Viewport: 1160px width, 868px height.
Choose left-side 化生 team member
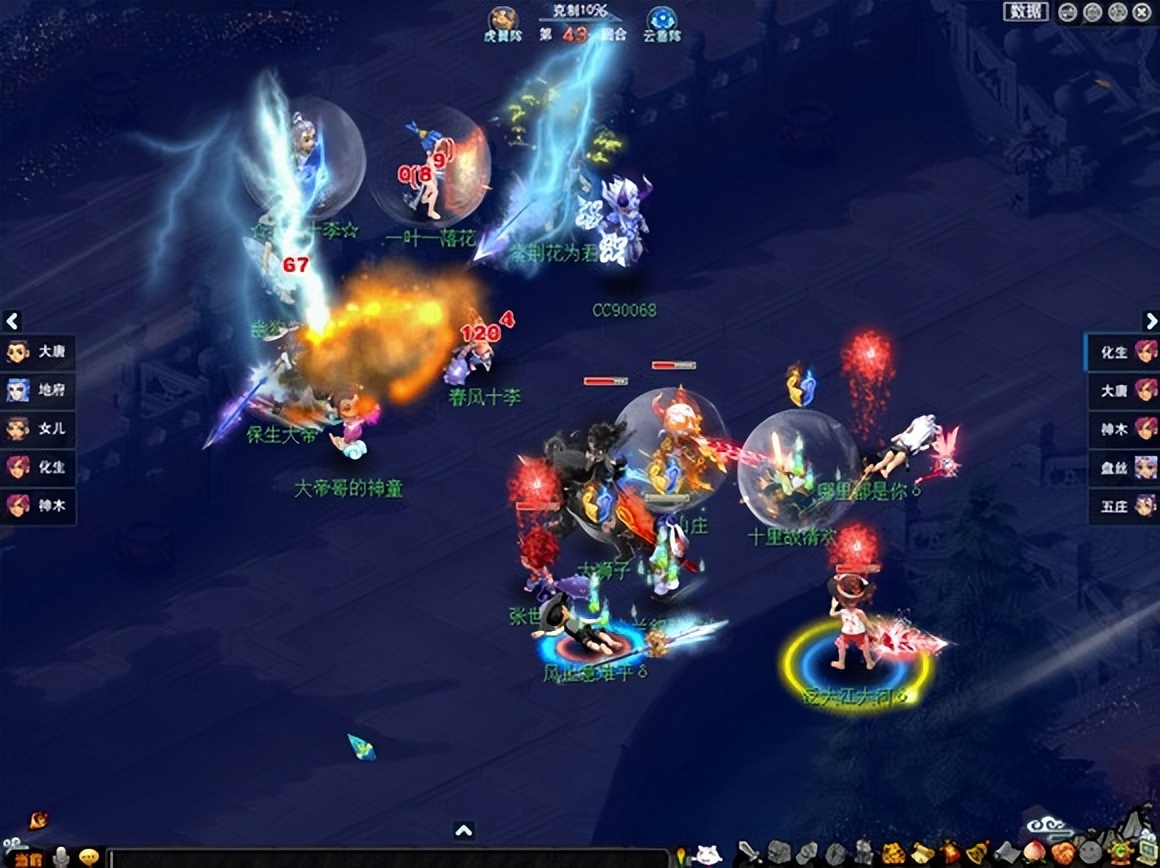38,466
